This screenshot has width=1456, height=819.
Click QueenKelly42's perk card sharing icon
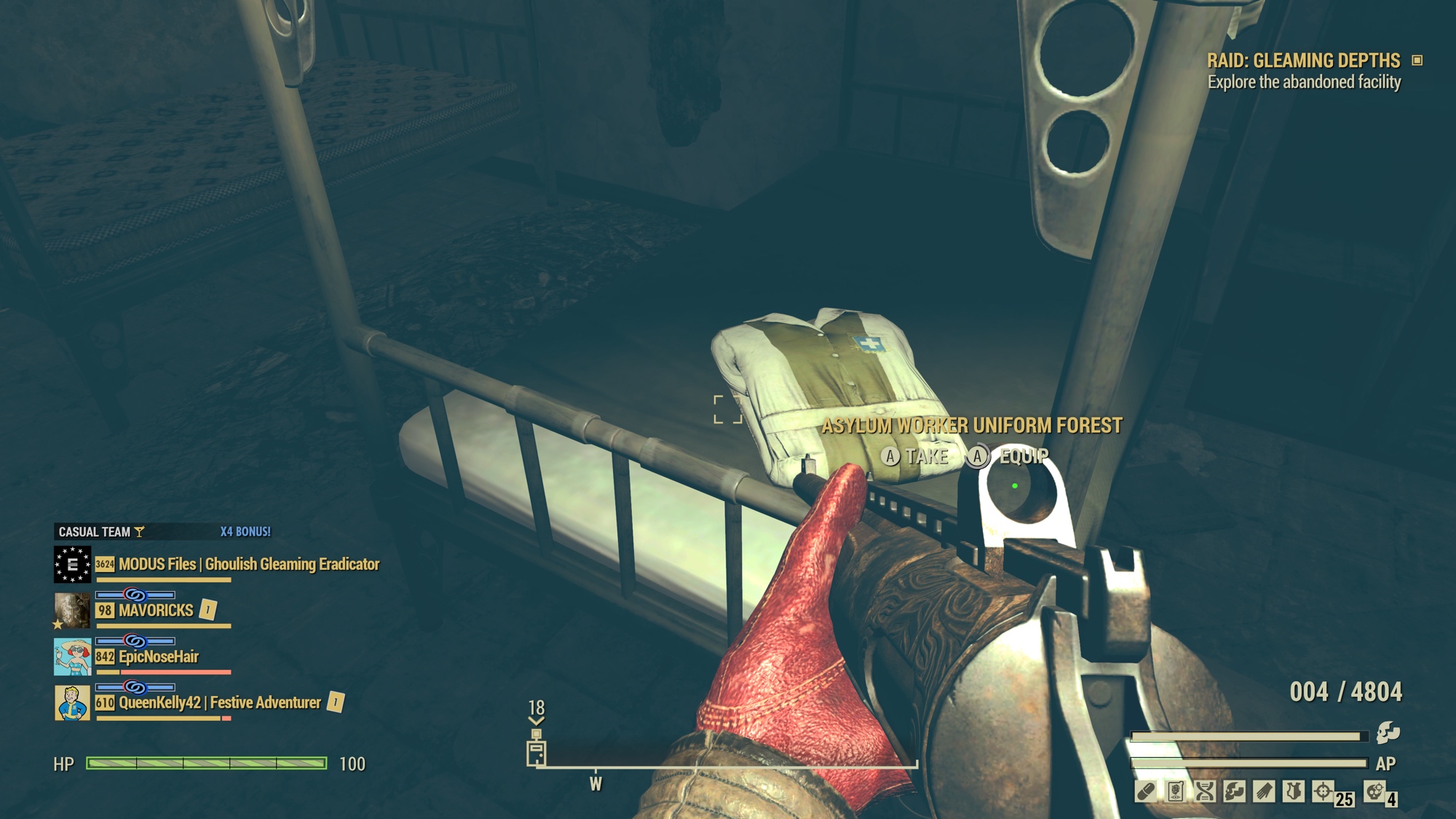coord(336,702)
